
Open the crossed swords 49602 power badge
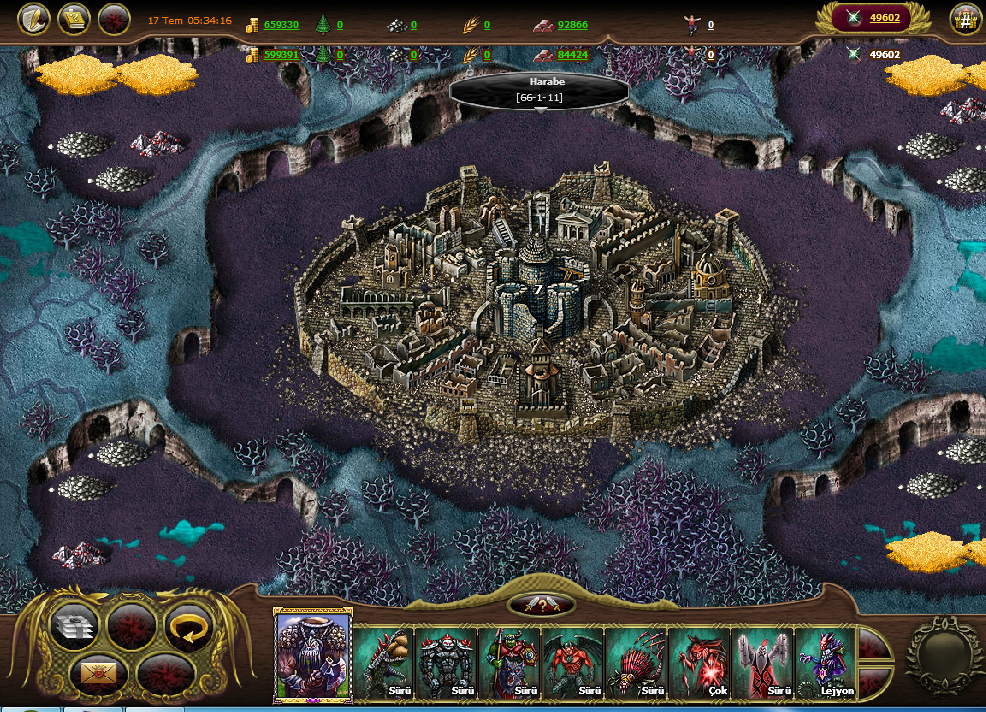[872, 18]
